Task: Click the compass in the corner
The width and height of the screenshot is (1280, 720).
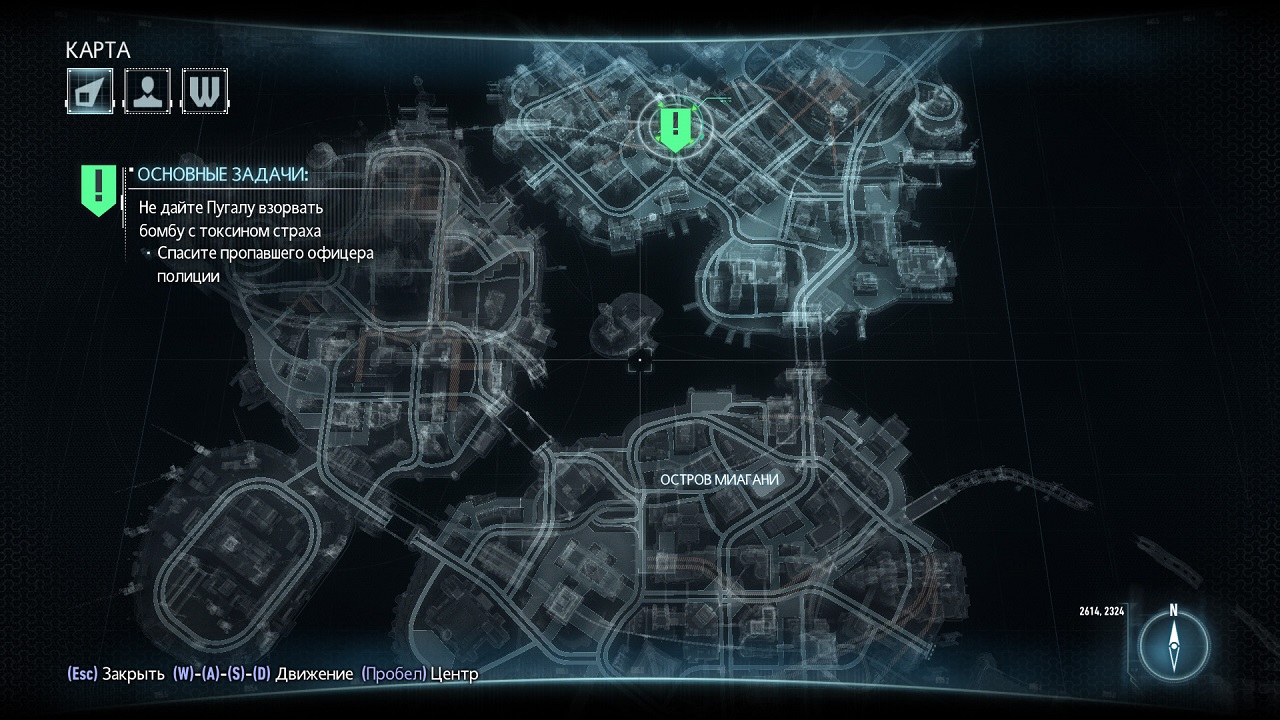Action: pos(1174,645)
